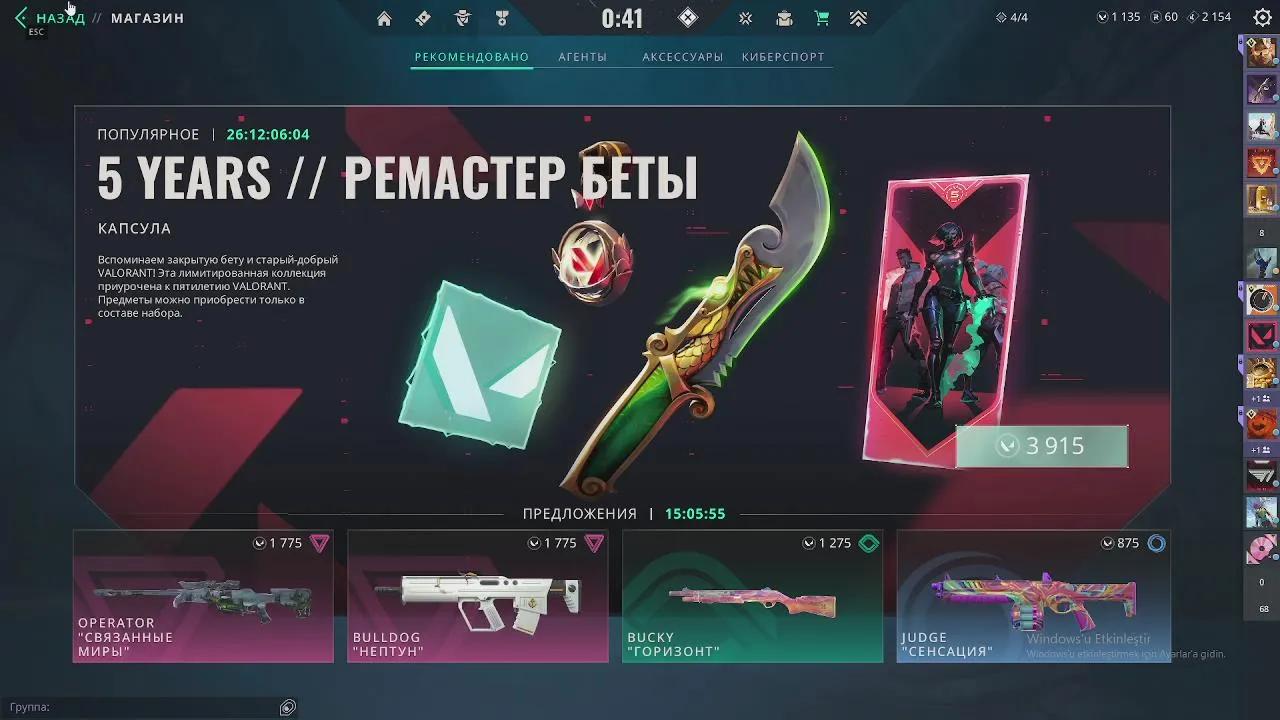Open the Collection backpack icon
Viewport: 1280px width, 720px height.
[784, 18]
